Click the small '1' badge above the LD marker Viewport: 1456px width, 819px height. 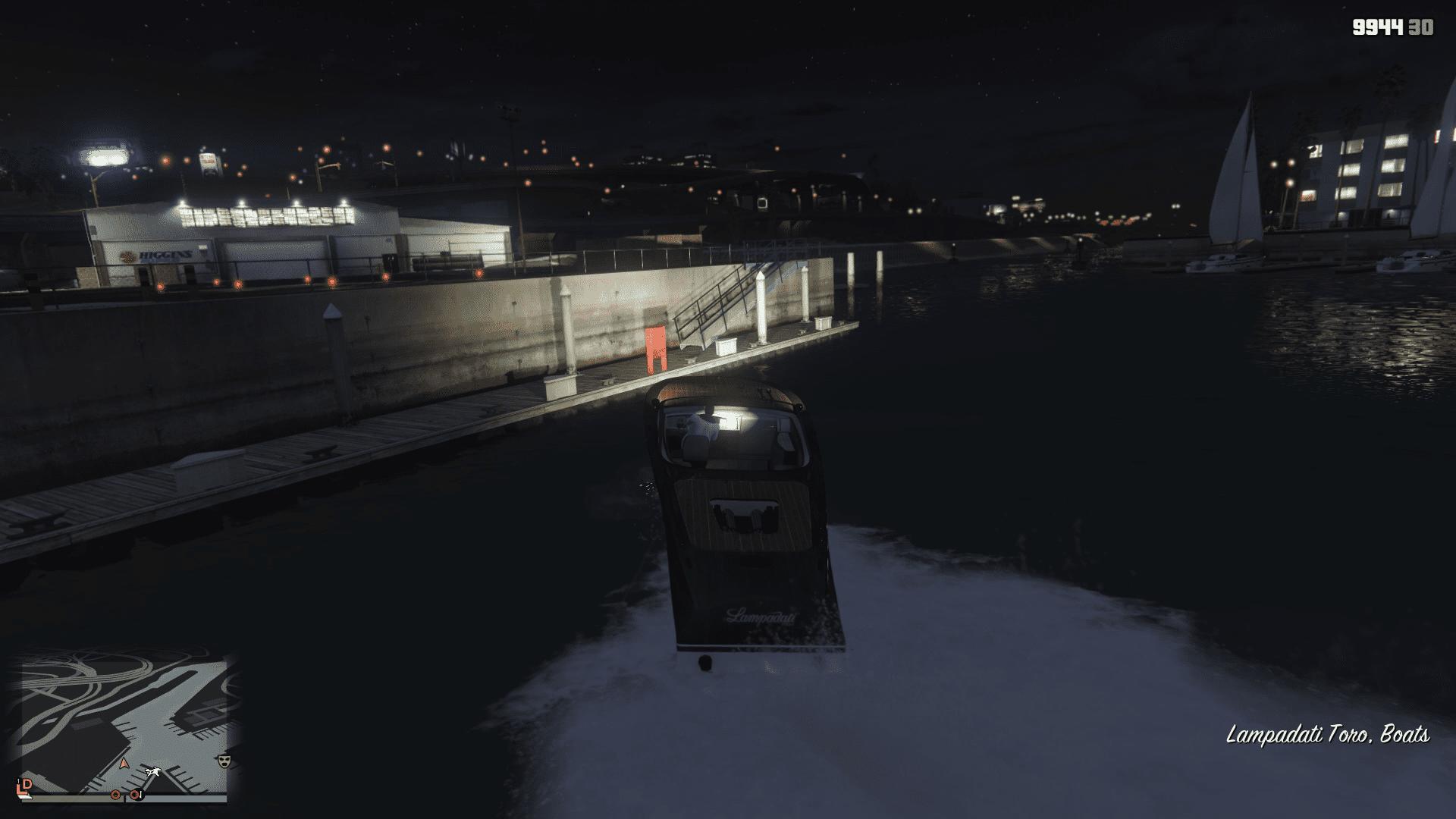(x=18, y=781)
